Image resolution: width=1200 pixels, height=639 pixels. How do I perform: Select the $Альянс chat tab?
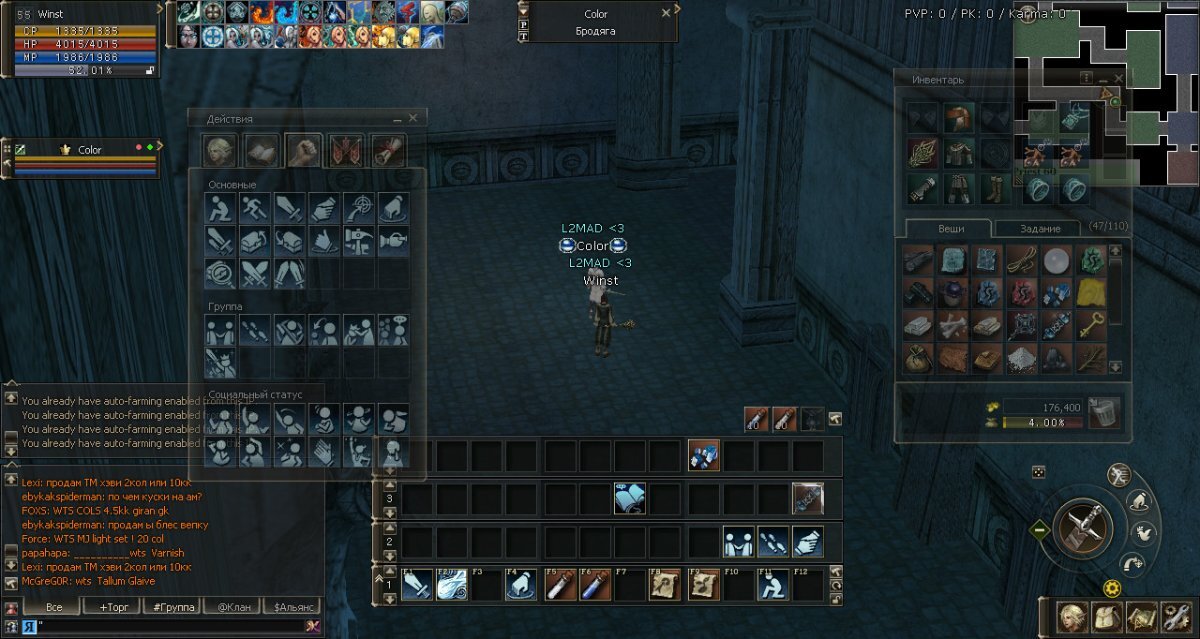[289, 607]
